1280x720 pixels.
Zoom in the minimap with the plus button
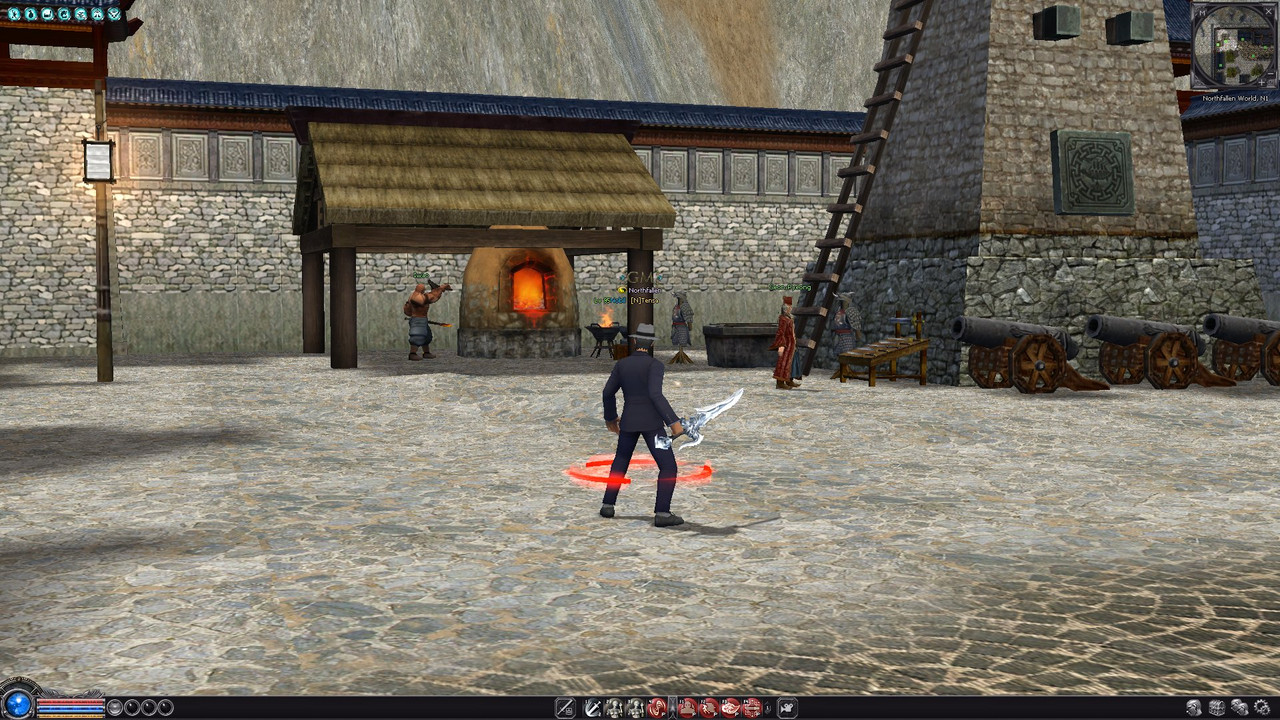(1261, 82)
